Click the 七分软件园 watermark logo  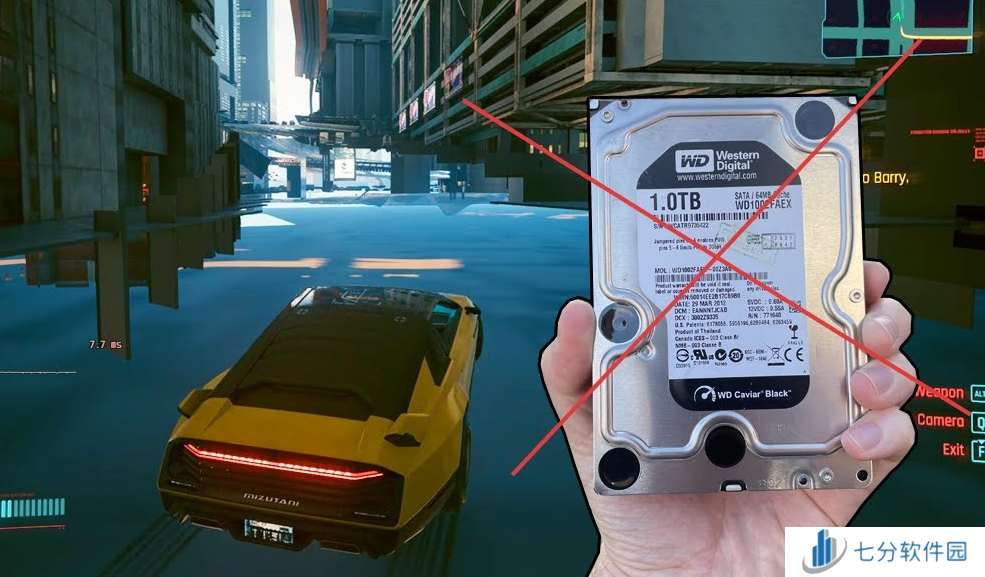click(x=884, y=551)
